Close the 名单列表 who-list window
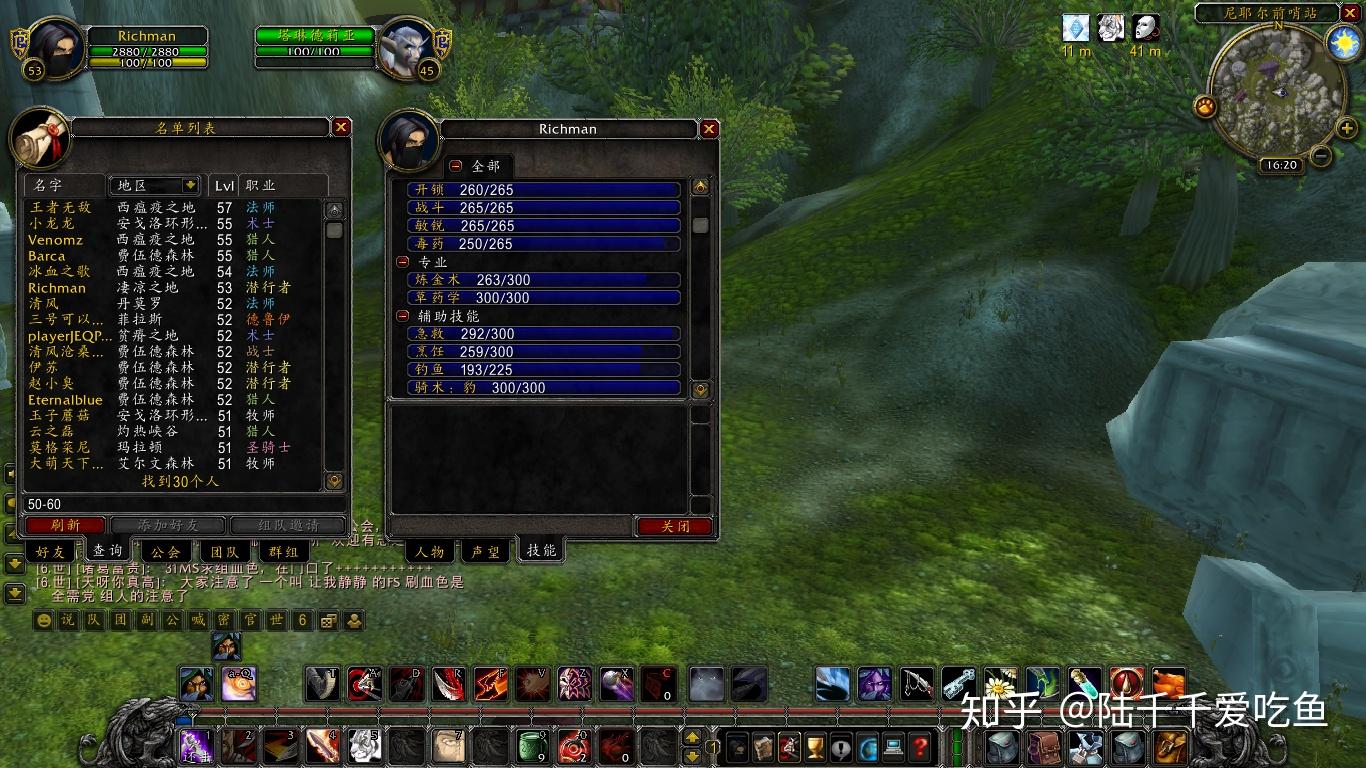Screen dimensions: 1366x768 tap(341, 127)
